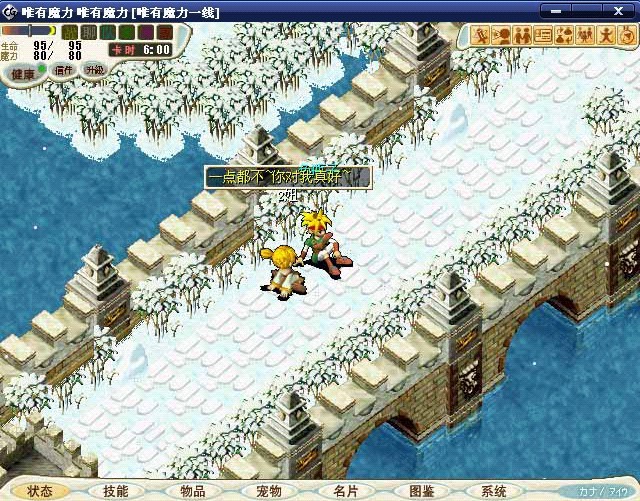Switch to the 技能 skills tab
The width and height of the screenshot is (640, 501).
point(115,491)
